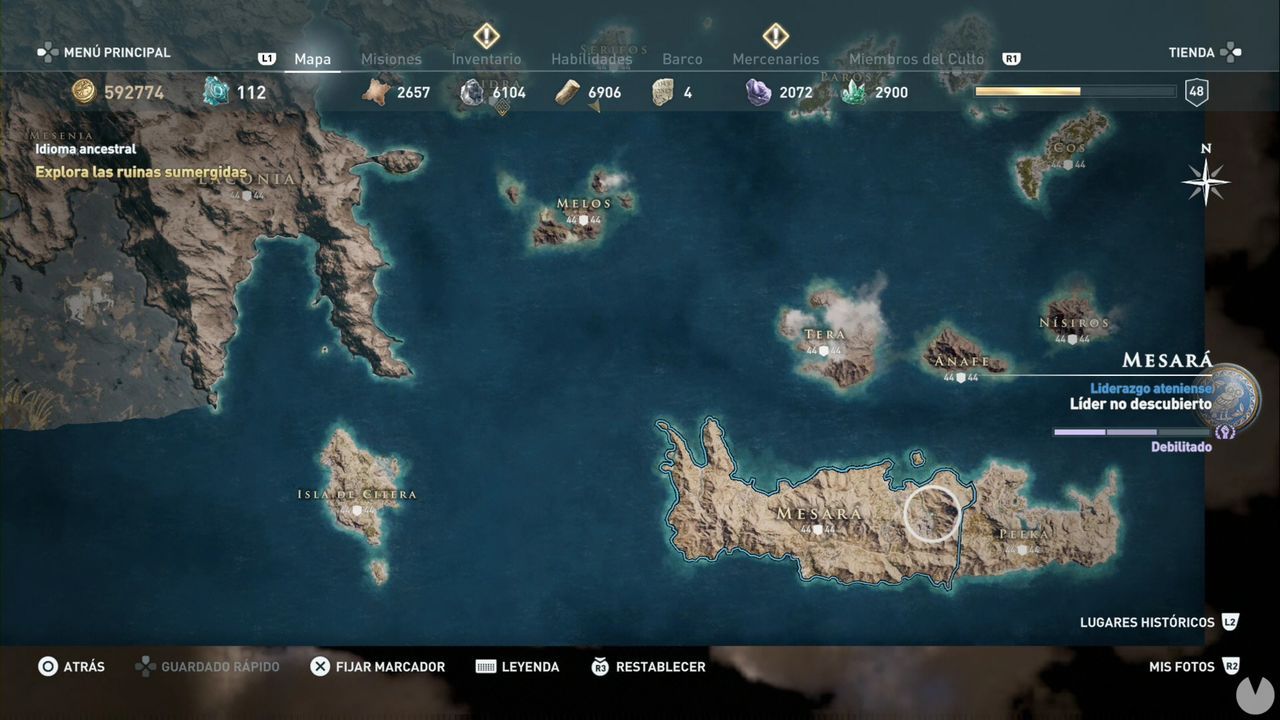
Task: Click the compass rose on the map
Action: click(1205, 182)
